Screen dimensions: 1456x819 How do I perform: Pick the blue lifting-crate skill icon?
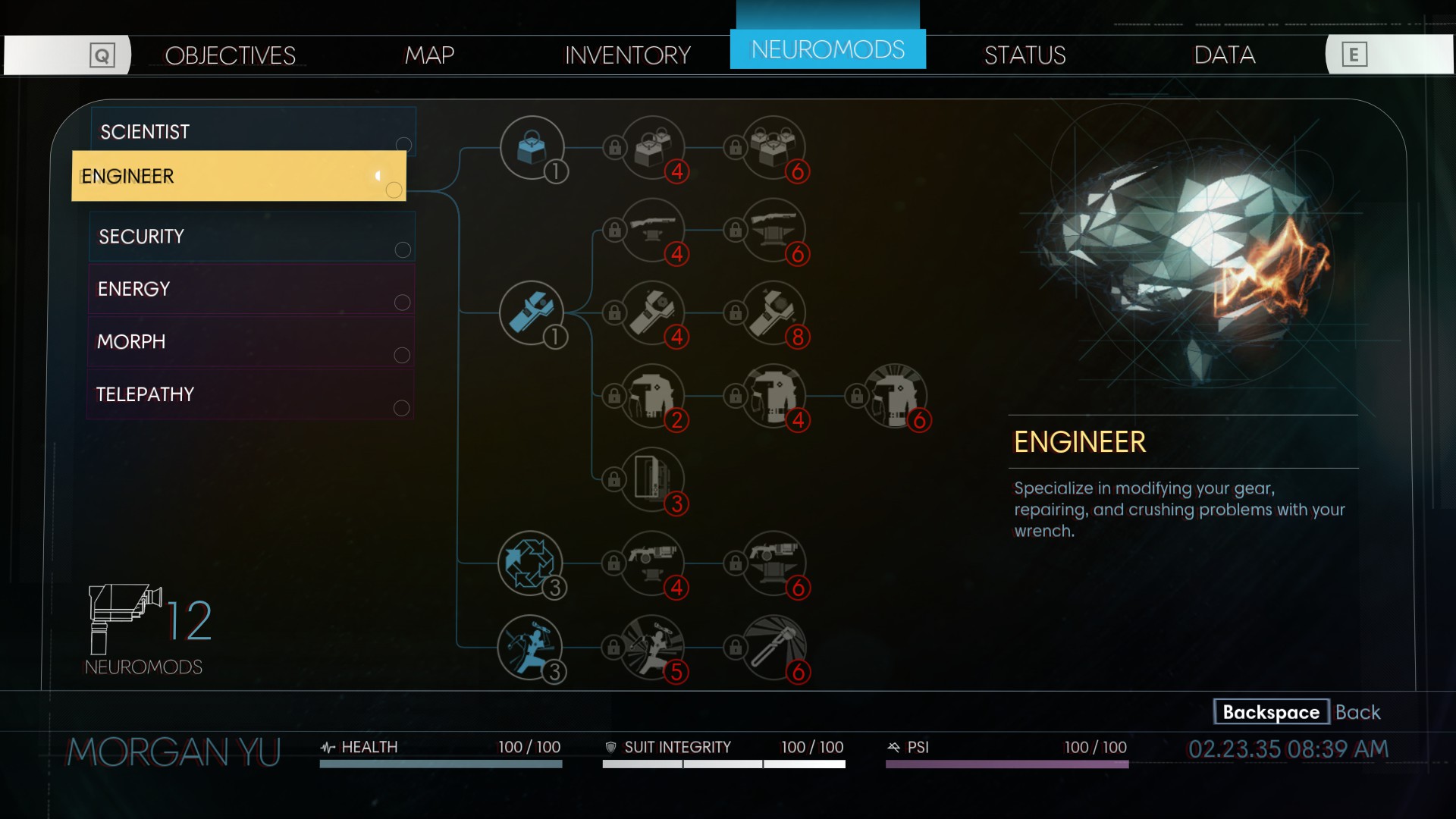[x=532, y=147]
